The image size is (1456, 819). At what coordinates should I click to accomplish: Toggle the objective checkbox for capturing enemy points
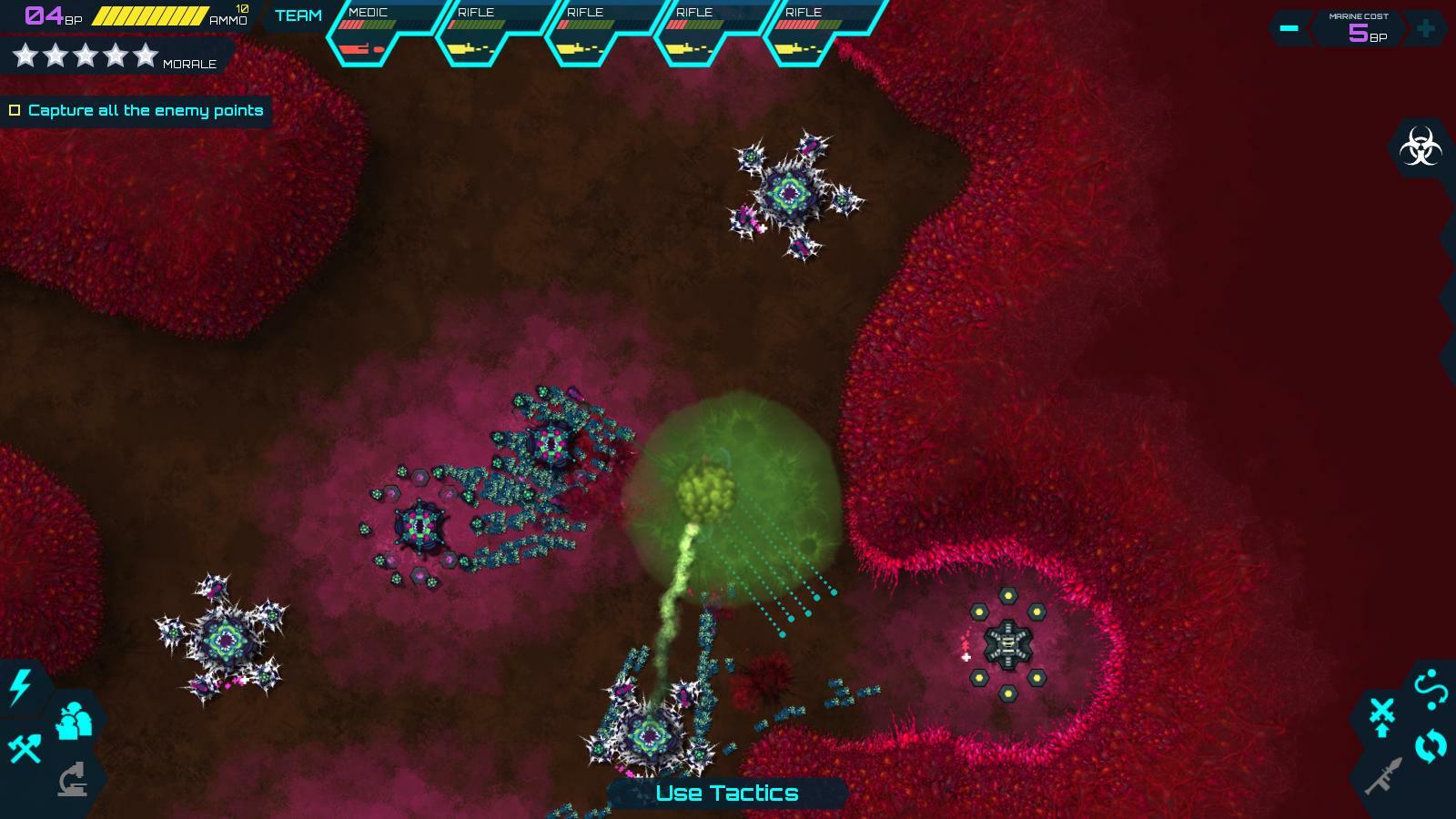pos(15,110)
